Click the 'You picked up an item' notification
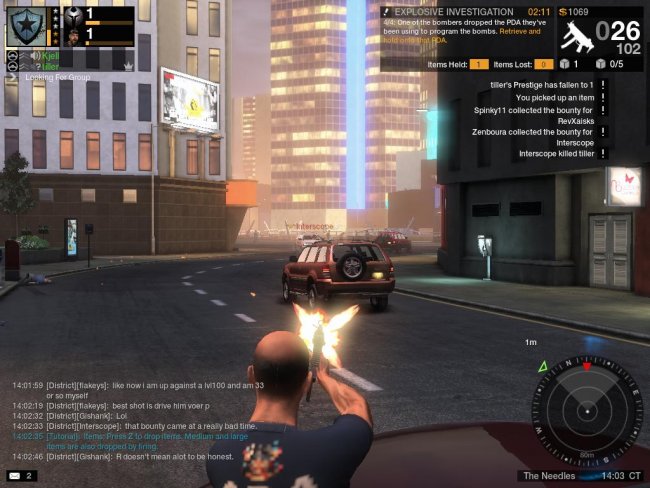650x488 pixels. [555, 98]
